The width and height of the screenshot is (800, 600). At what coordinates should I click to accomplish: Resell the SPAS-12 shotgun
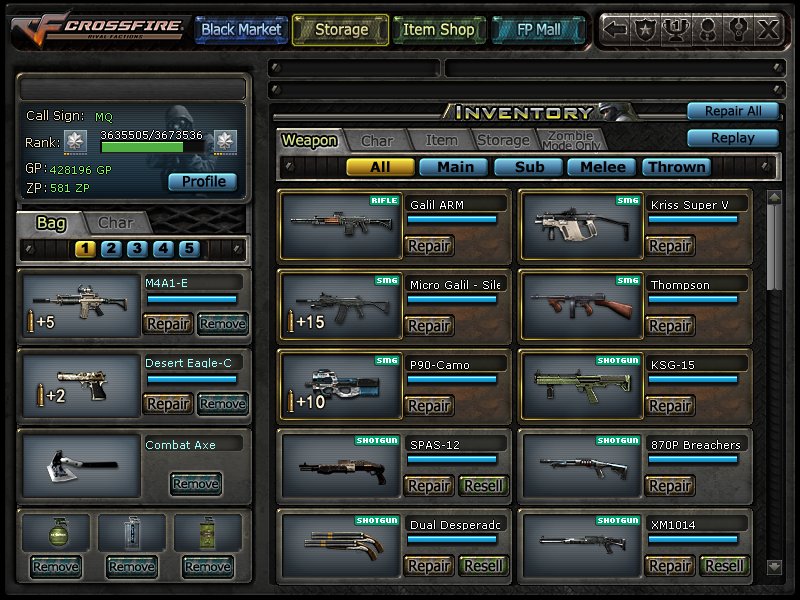tap(483, 486)
